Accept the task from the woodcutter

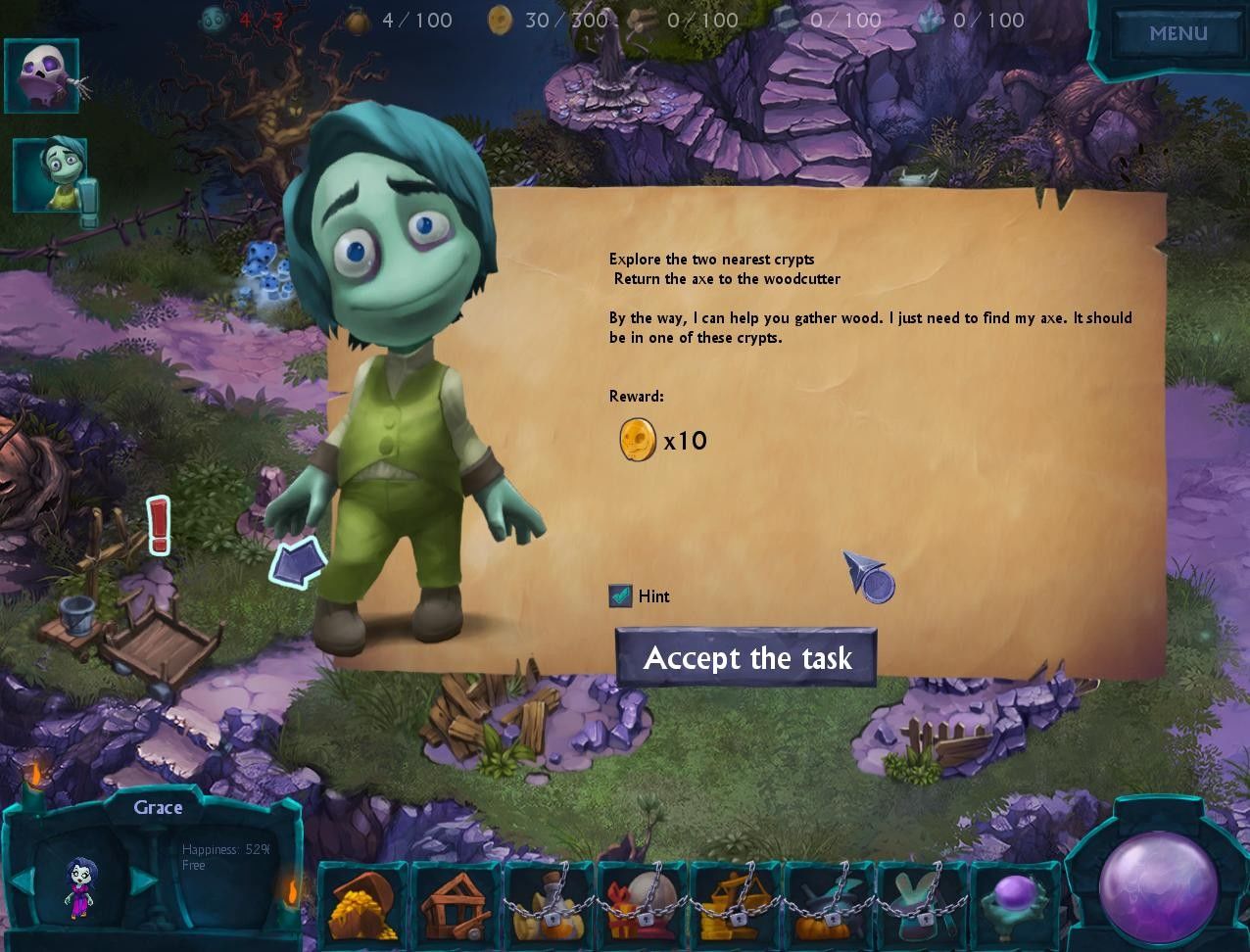tap(746, 658)
